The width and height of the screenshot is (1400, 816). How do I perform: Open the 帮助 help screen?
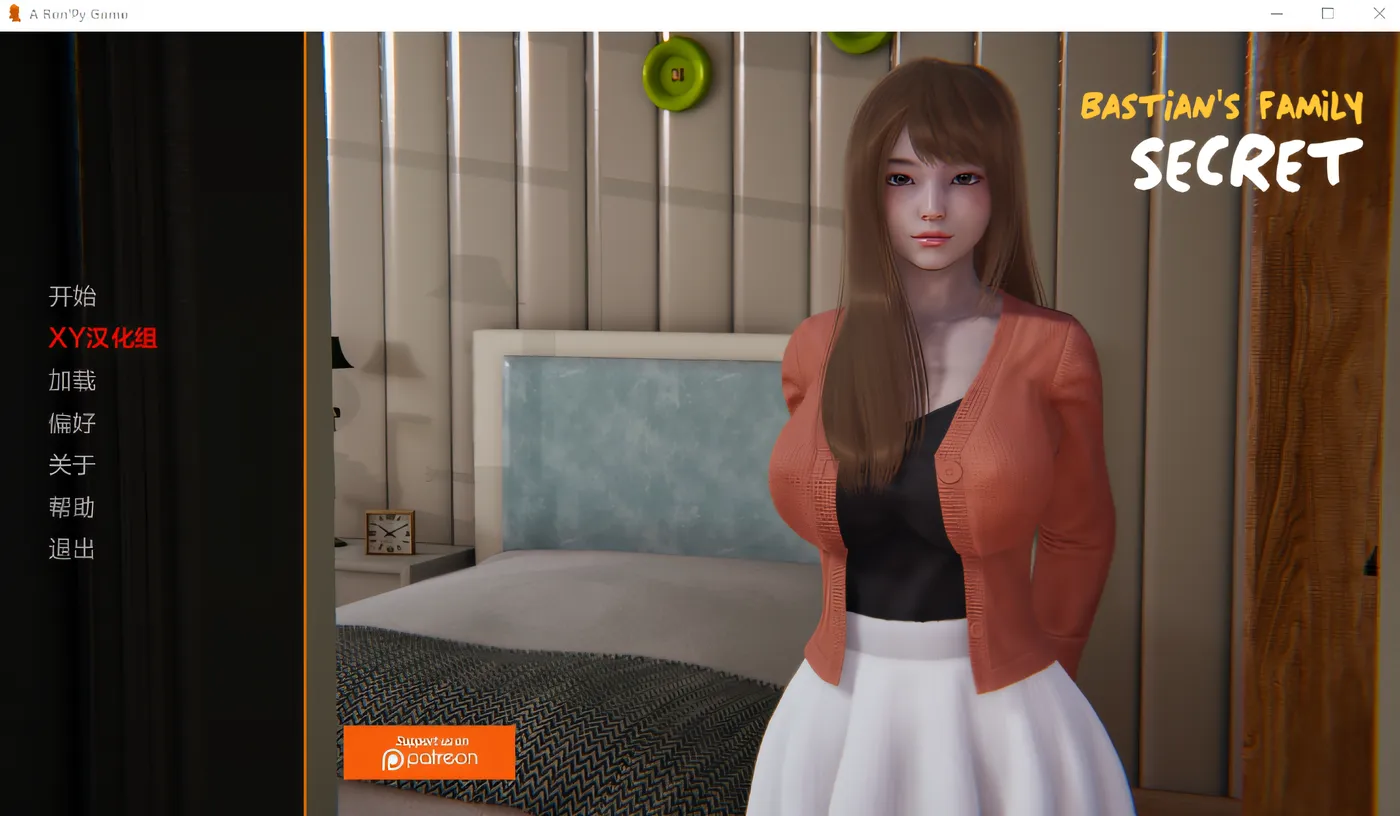[x=71, y=507]
